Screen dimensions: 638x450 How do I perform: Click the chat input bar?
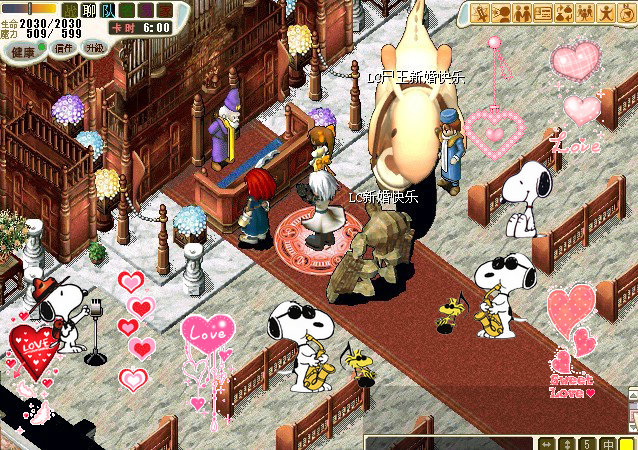[450, 443]
